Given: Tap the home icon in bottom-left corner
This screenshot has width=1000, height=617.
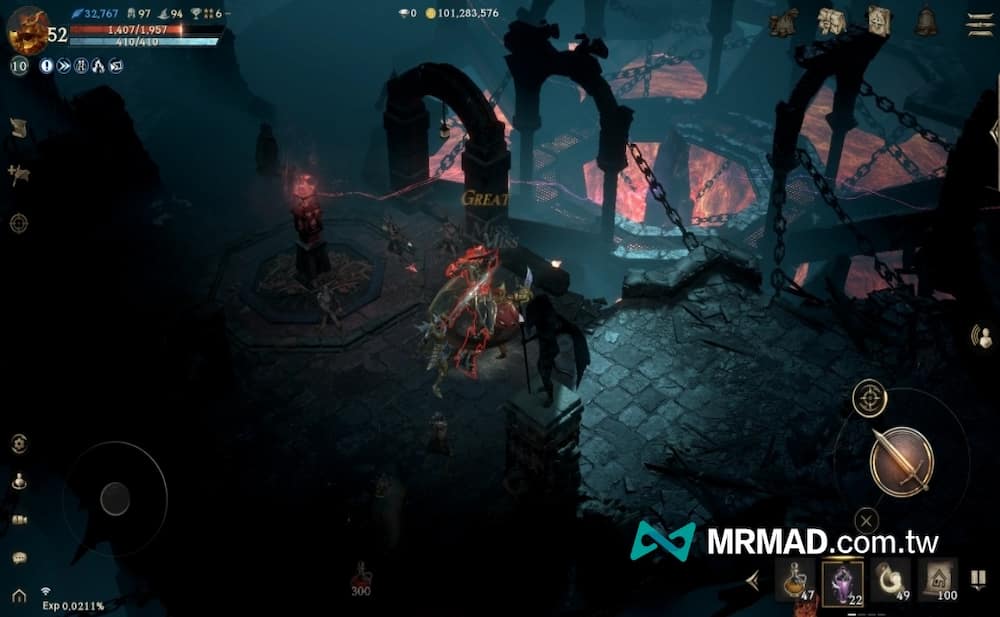Looking at the screenshot, I should pos(19,596).
